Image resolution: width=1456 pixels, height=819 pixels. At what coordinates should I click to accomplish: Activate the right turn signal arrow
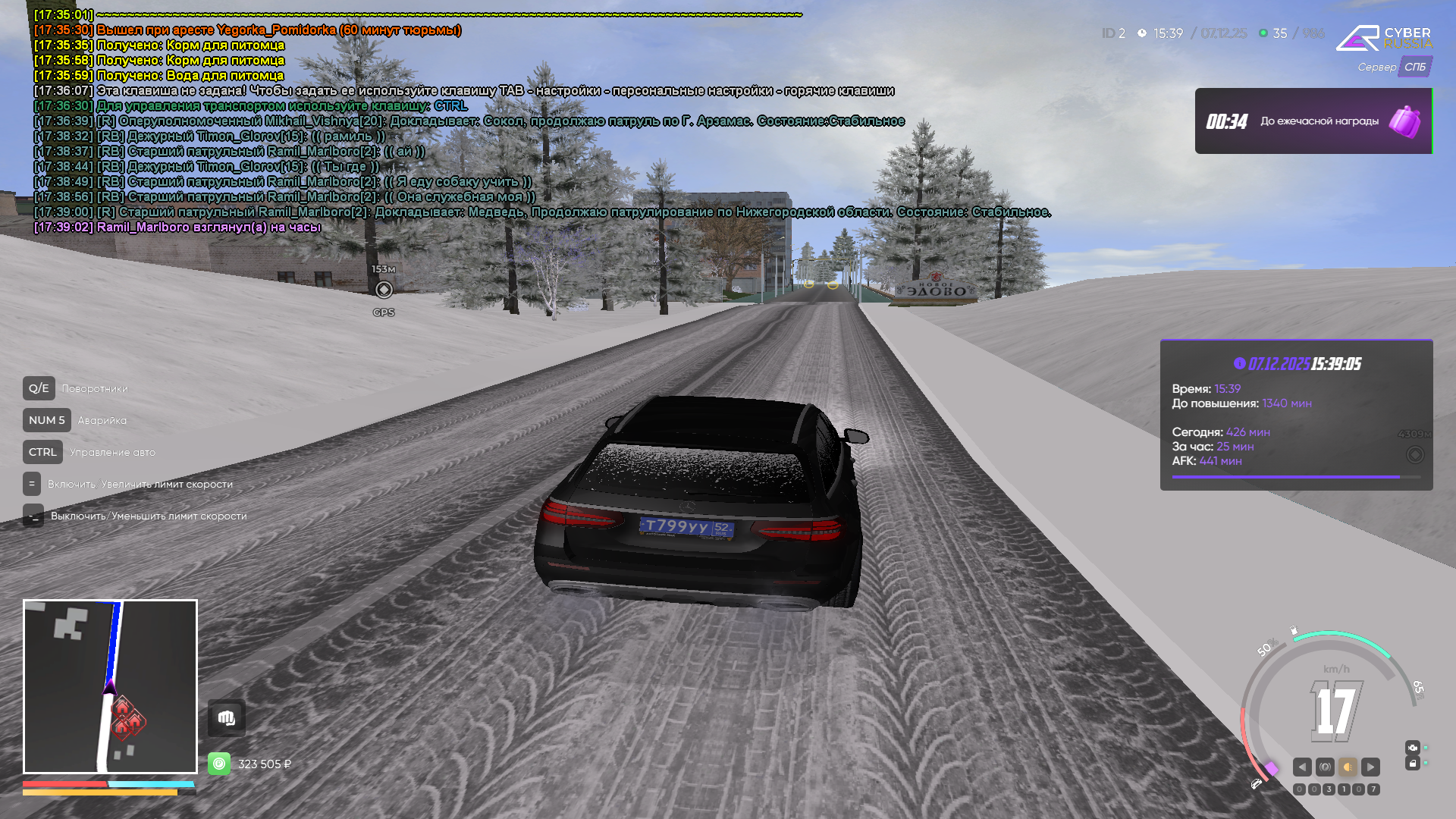1370,767
